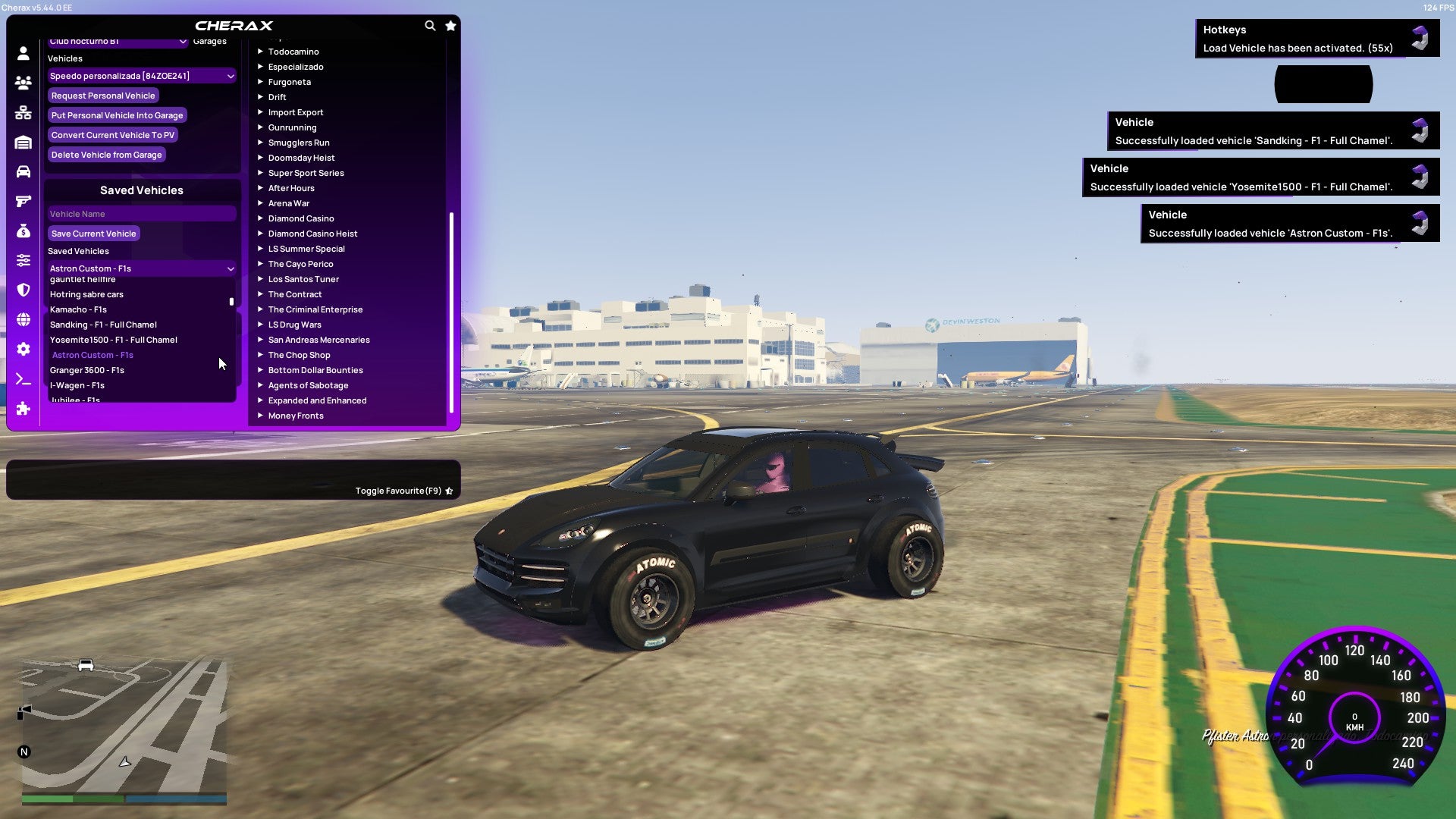Image resolution: width=1456 pixels, height=819 pixels.
Task: Select the Los Santos Tuner entry
Action: [x=303, y=279]
